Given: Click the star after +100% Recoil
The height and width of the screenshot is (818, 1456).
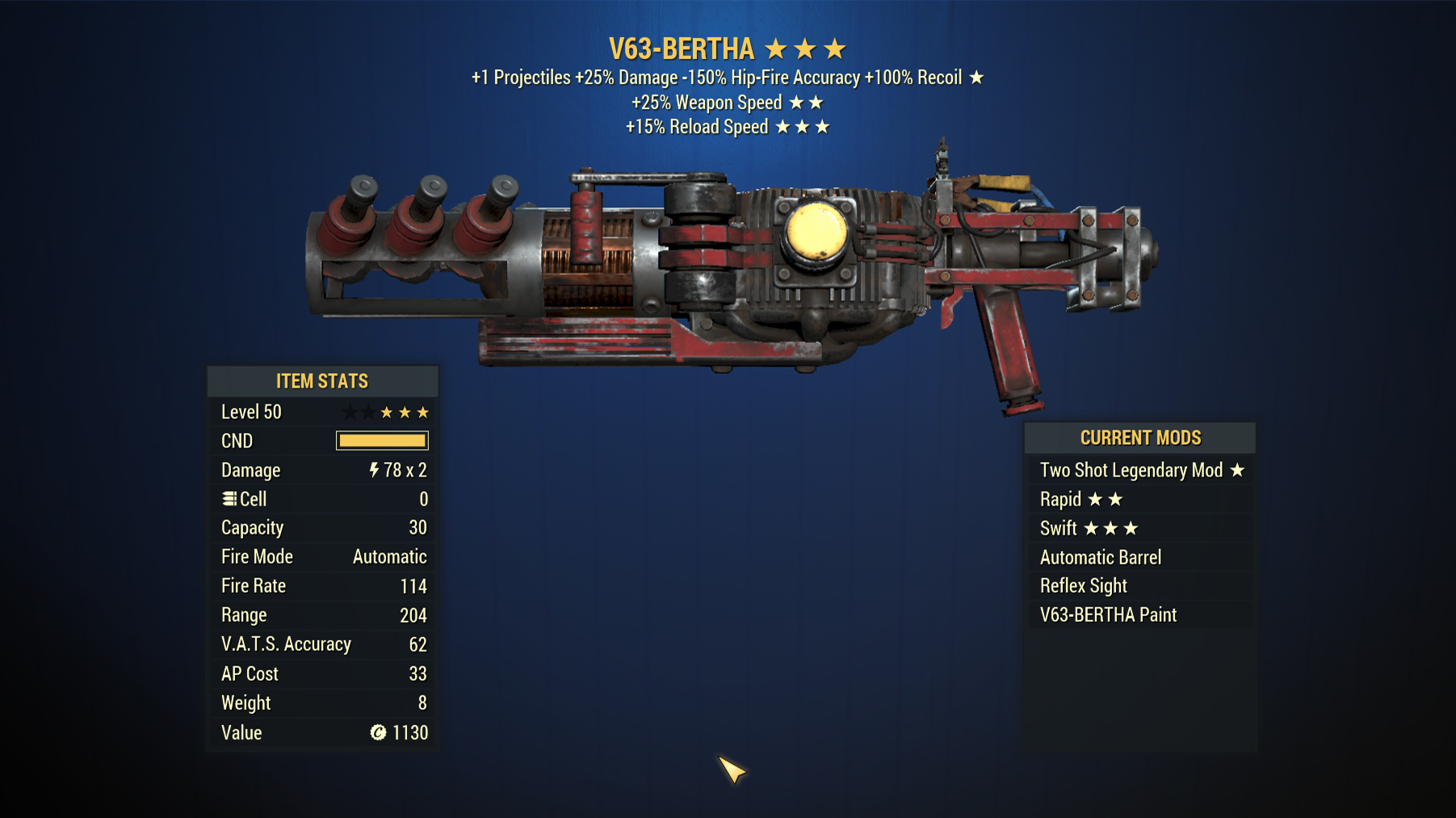Looking at the screenshot, I should tap(978, 78).
